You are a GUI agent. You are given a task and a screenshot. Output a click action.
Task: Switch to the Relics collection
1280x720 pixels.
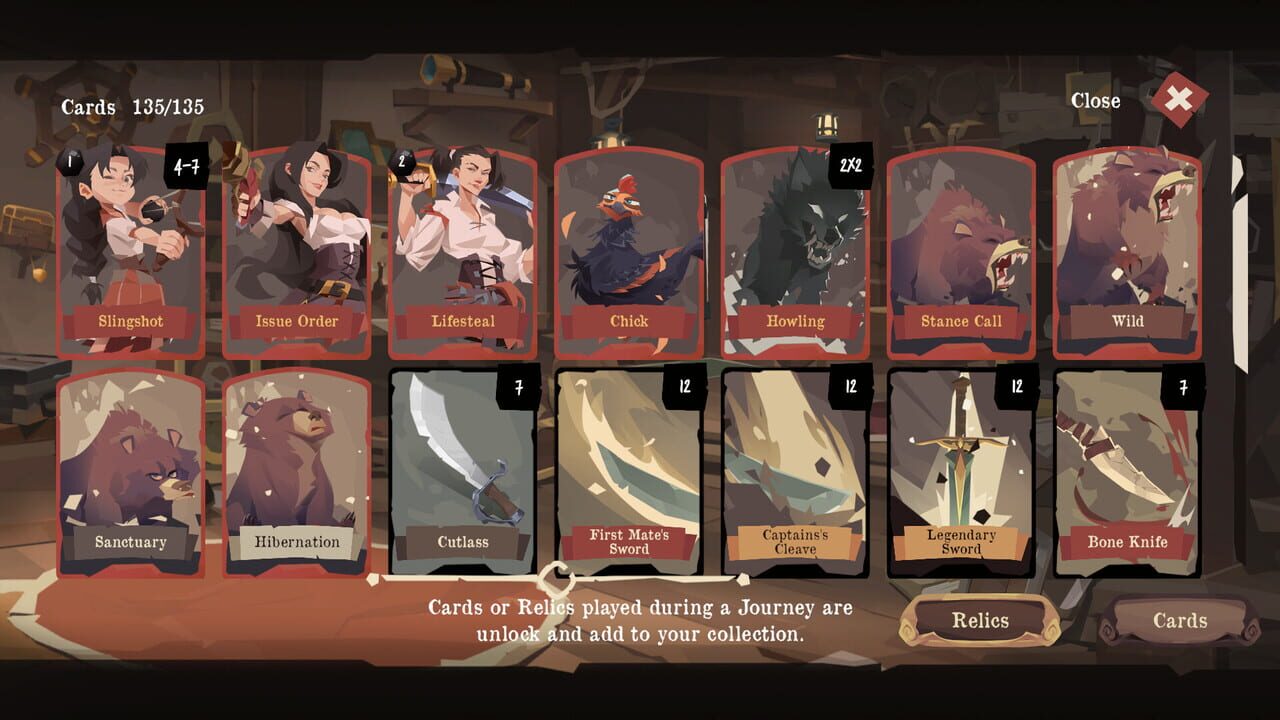pyautogui.click(x=981, y=622)
